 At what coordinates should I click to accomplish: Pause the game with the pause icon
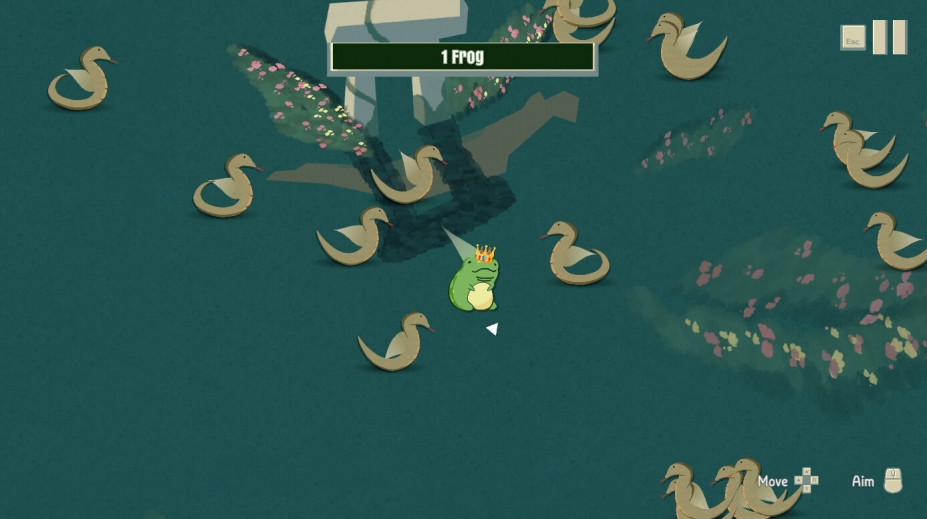click(x=889, y=38)
